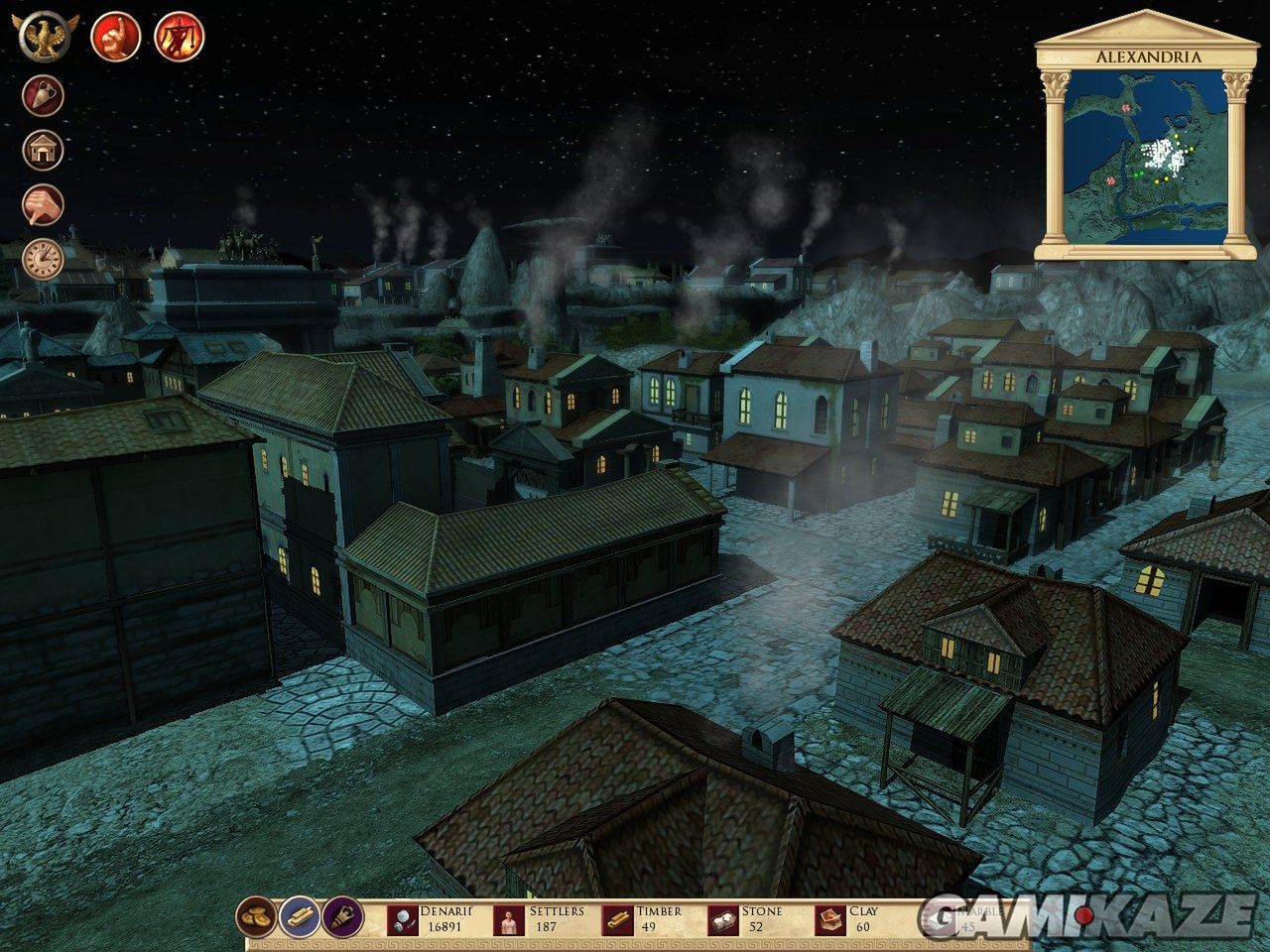
Task: Select the Denarii coins icon
Action: pyautogui.click(x=404, y=920)
